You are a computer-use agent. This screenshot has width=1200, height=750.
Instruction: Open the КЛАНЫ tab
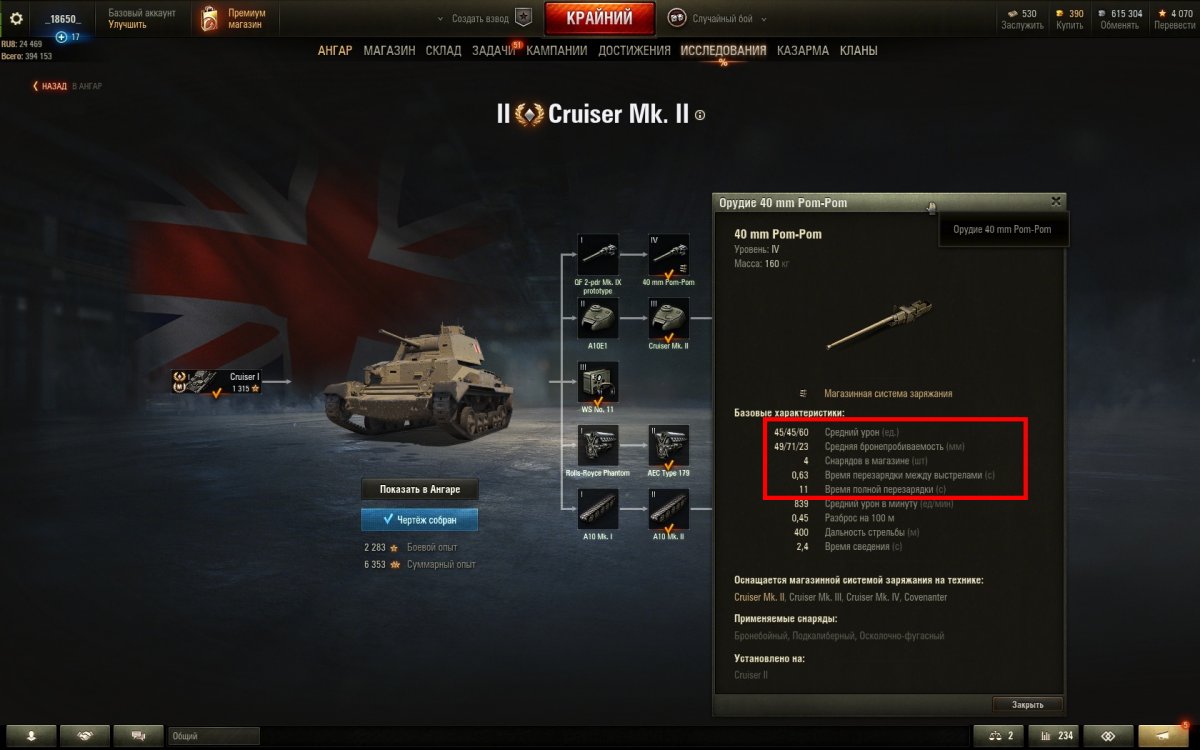[x=859, y=50]
